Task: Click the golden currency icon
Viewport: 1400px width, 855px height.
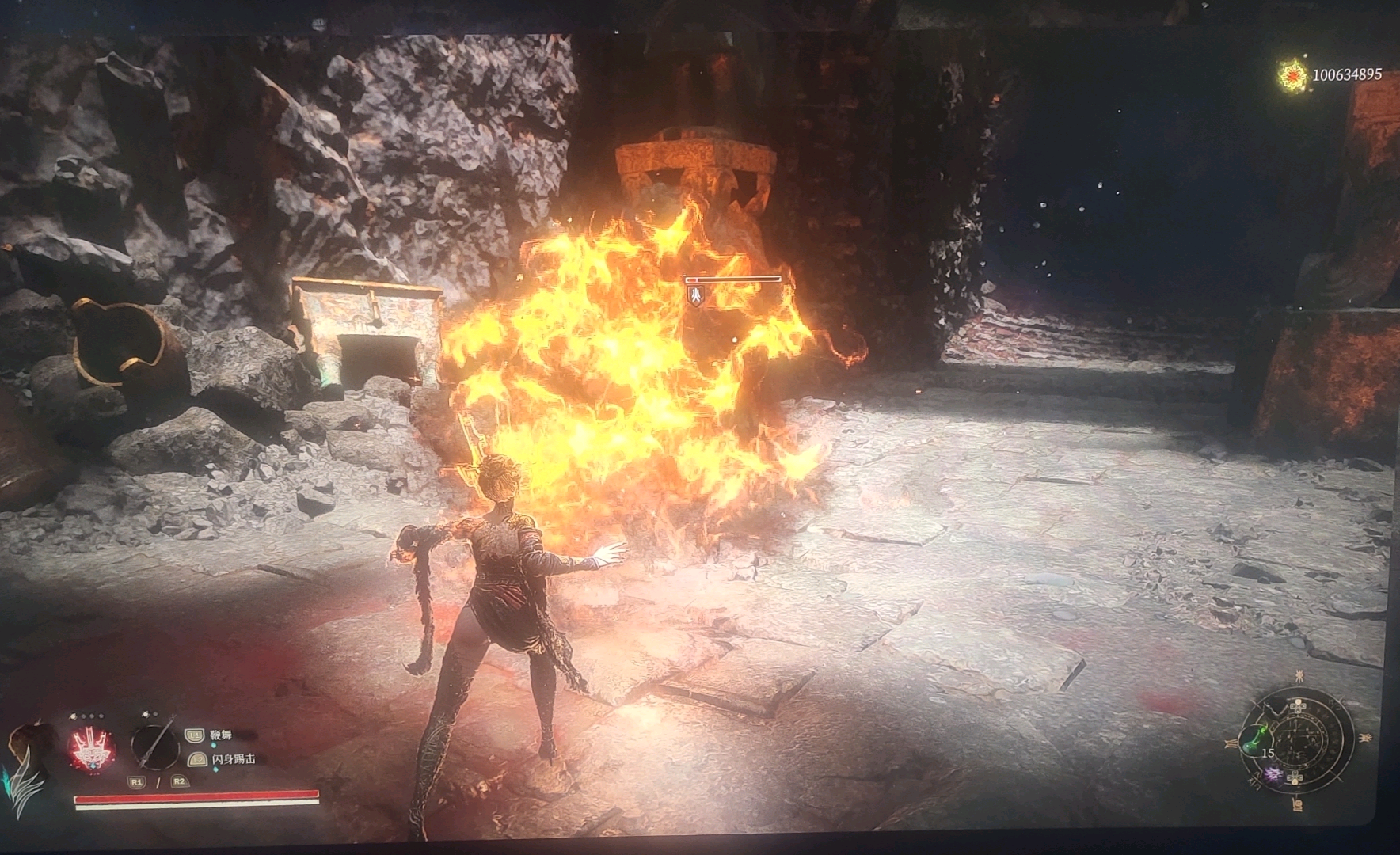Action: click(x=1292, y=76)
